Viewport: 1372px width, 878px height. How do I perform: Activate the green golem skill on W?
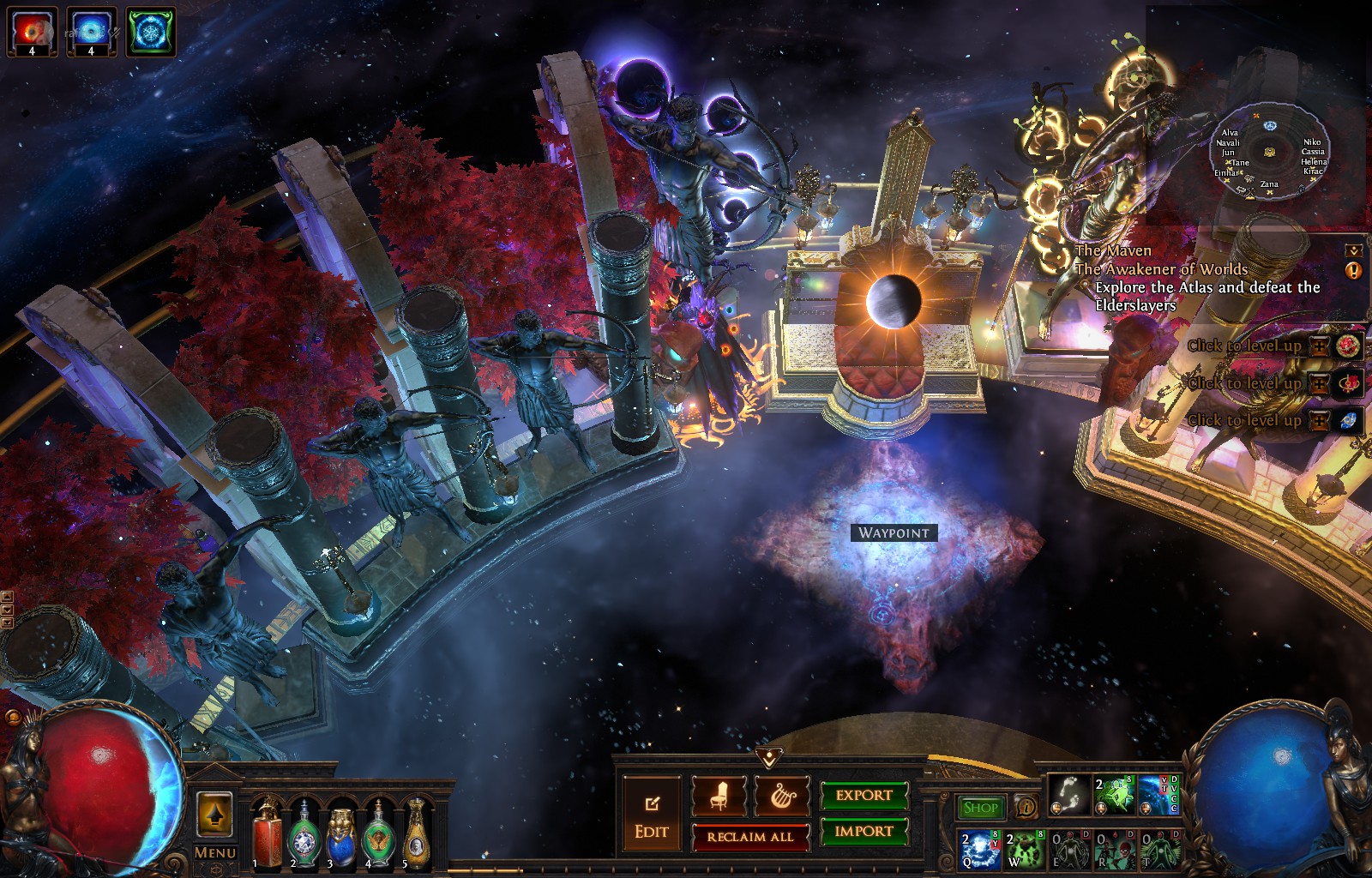click(x=1025, y=848)
